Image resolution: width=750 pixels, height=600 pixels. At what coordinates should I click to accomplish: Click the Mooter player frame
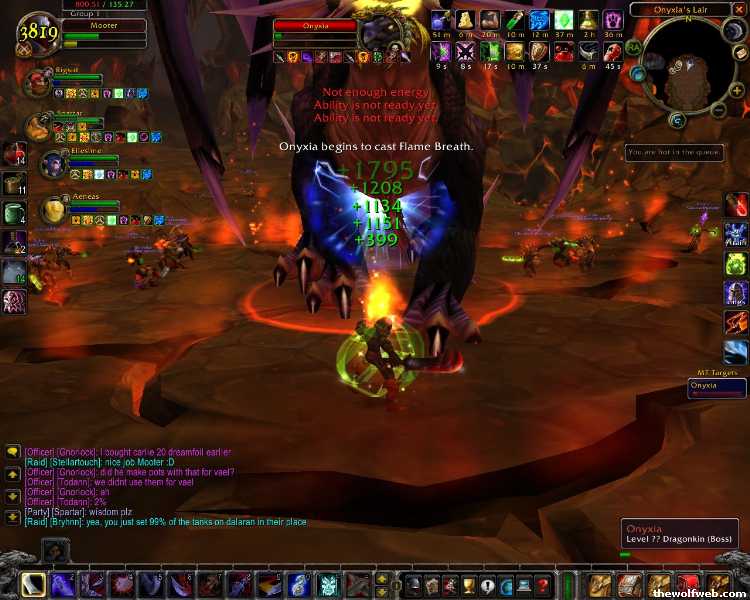[x=90, y=27]
